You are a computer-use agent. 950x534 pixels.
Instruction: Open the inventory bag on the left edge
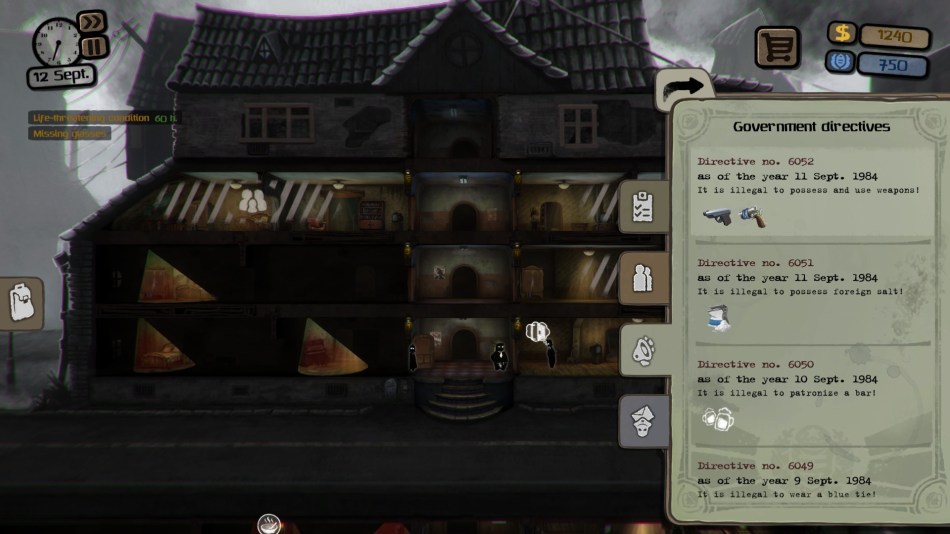pyautogui.click(x=22, y=303)
